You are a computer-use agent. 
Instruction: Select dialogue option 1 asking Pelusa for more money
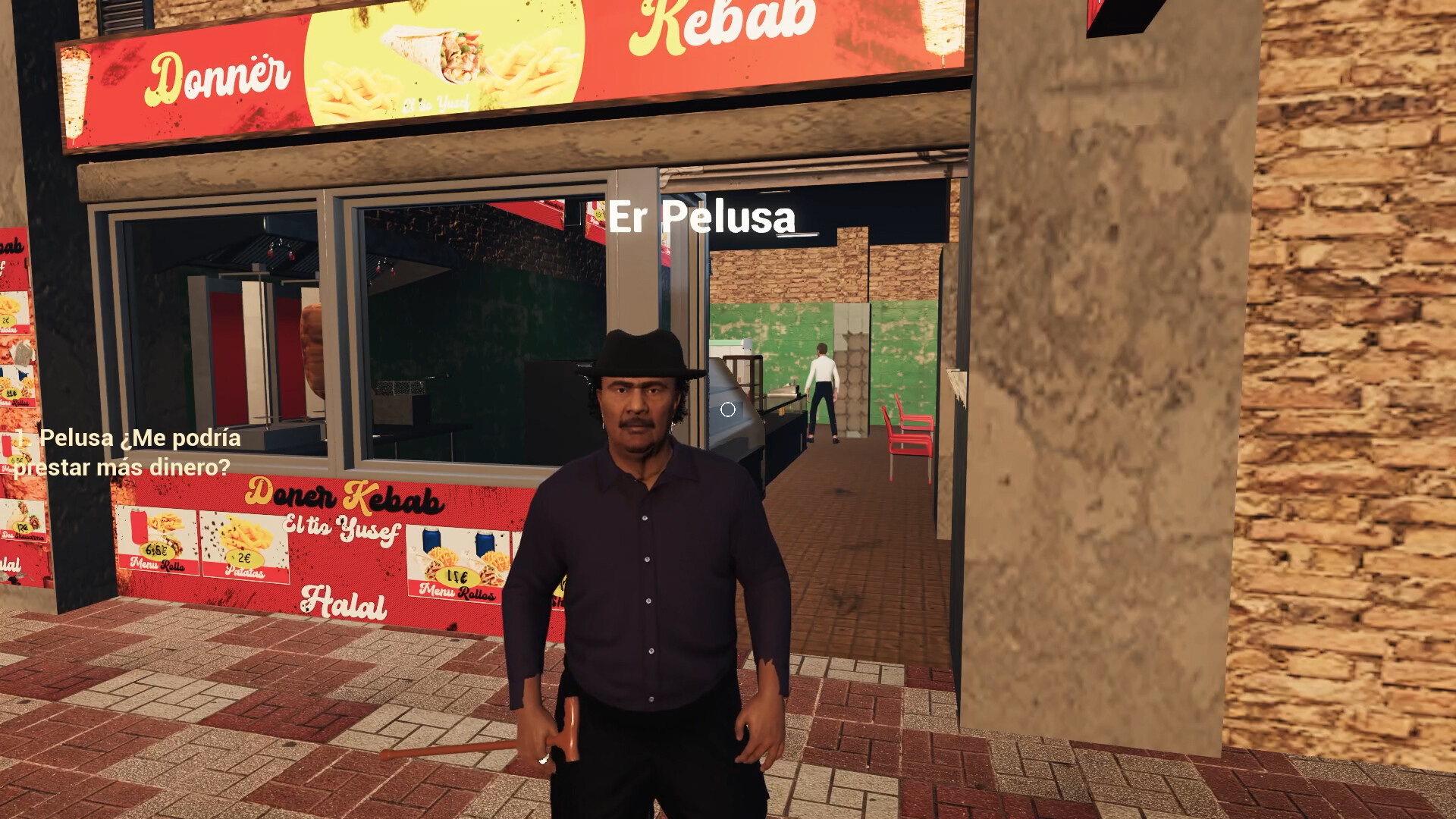[125, 453]
